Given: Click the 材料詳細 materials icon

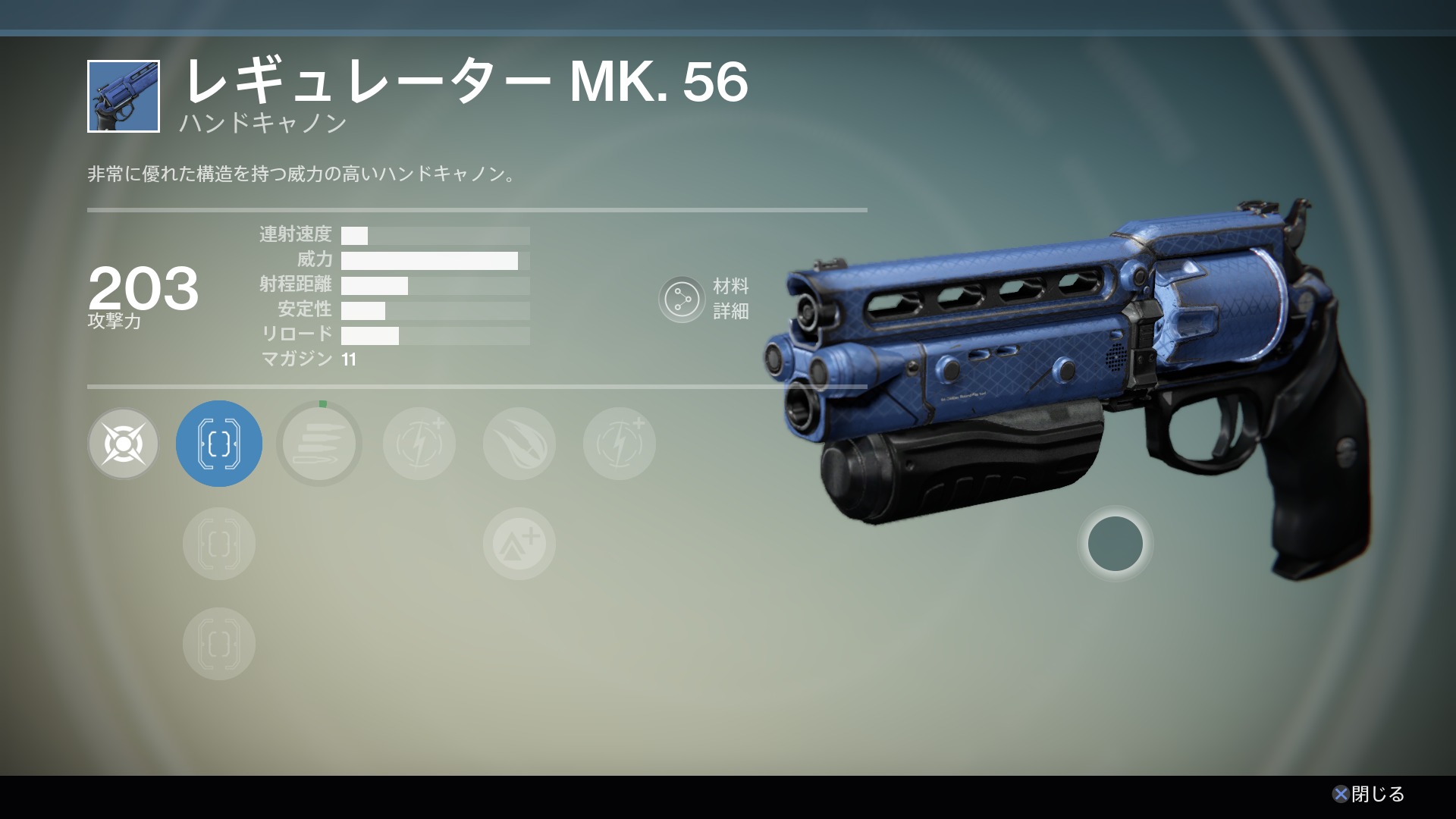Looking at the screenshot, I should (x=682, y=300).
